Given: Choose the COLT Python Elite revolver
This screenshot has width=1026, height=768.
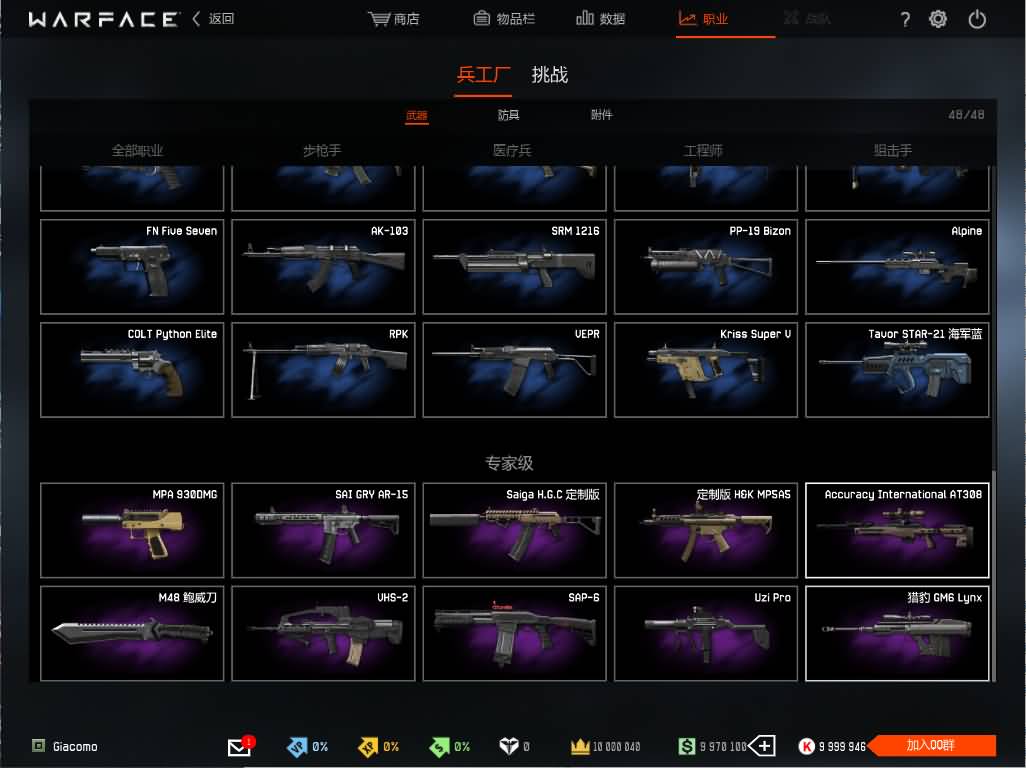Looking at the screenshot, I should click(x=132, y=369).
